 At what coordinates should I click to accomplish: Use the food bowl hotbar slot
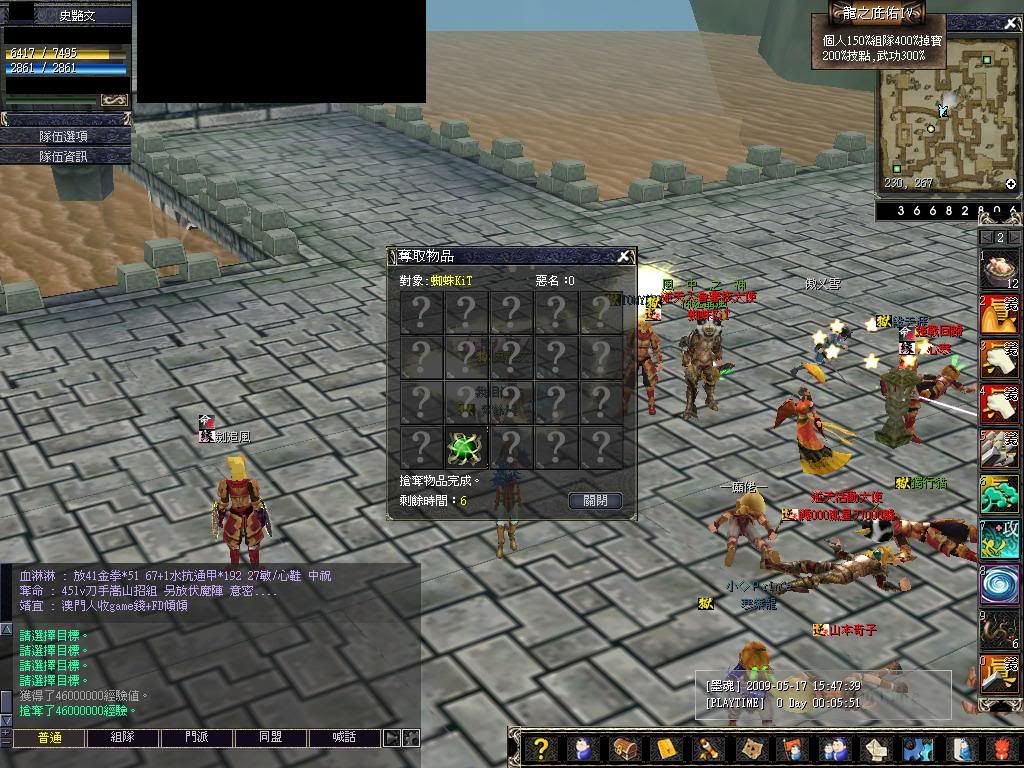[x=999, y=269]
